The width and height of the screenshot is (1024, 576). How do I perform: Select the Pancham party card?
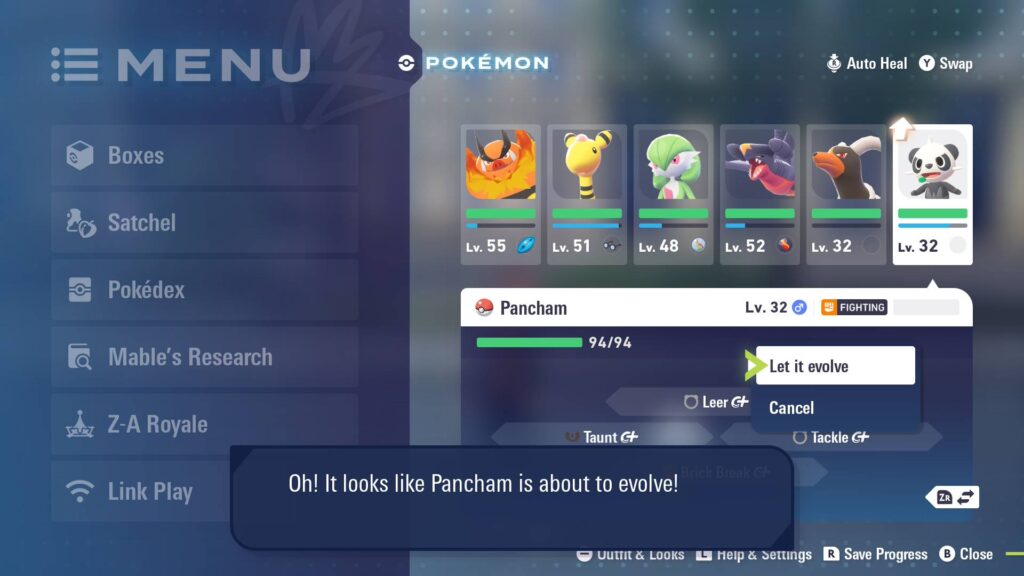pos(932,194)
